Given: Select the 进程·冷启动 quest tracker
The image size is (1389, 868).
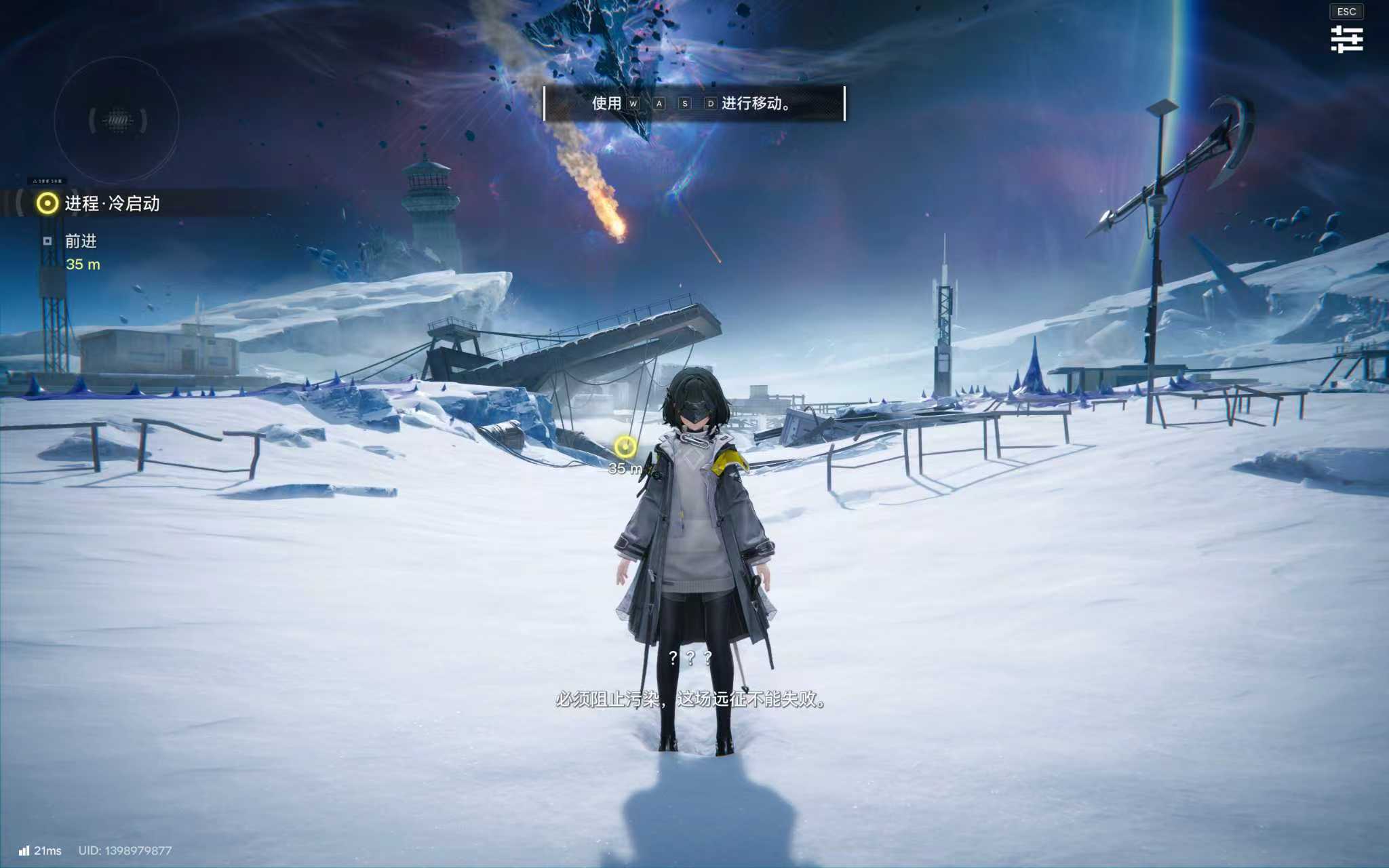Looking at the screenshot, I should (112, 203).
